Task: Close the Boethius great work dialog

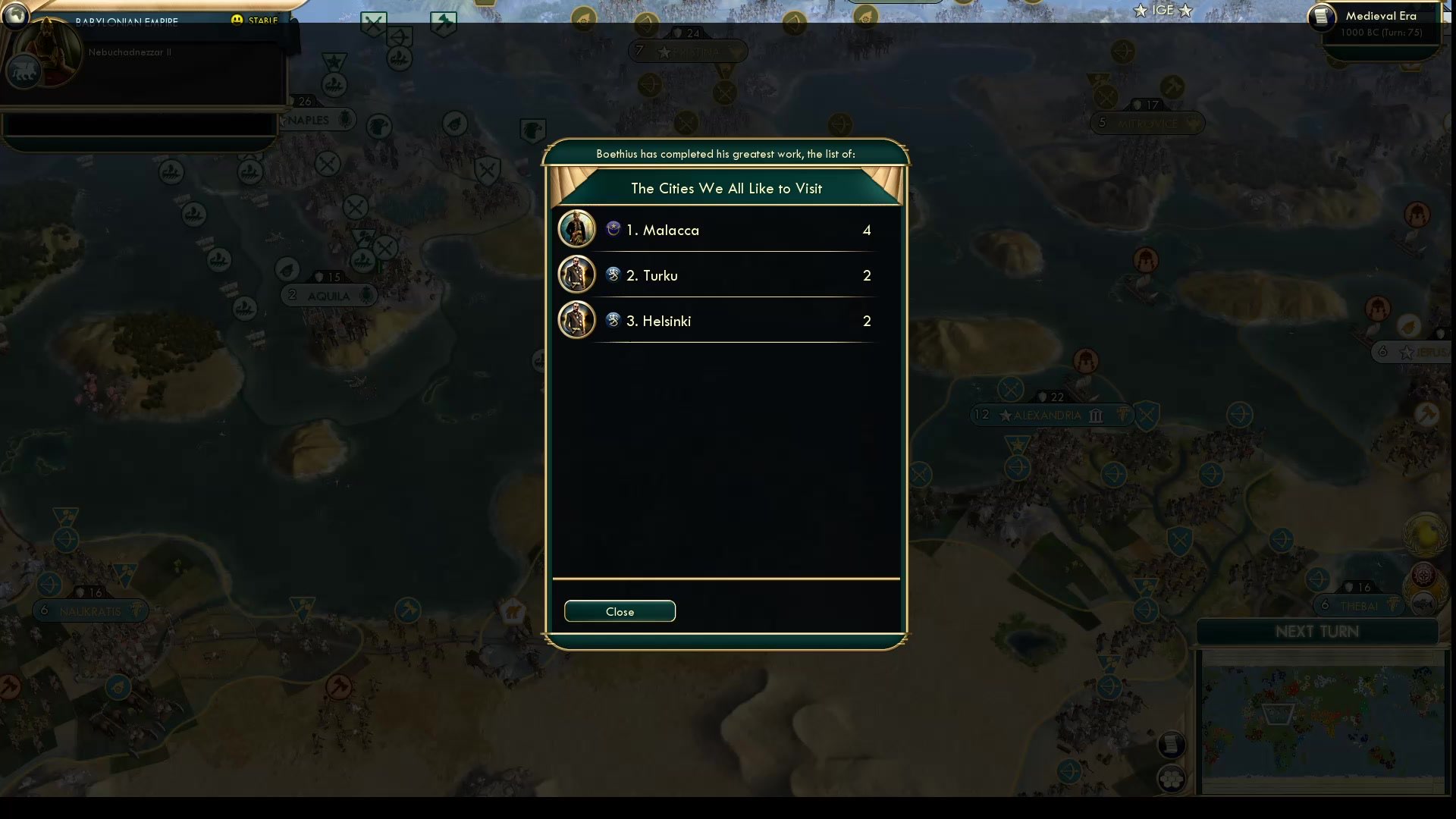Action: pyautogui.click(x=620, y=611)
